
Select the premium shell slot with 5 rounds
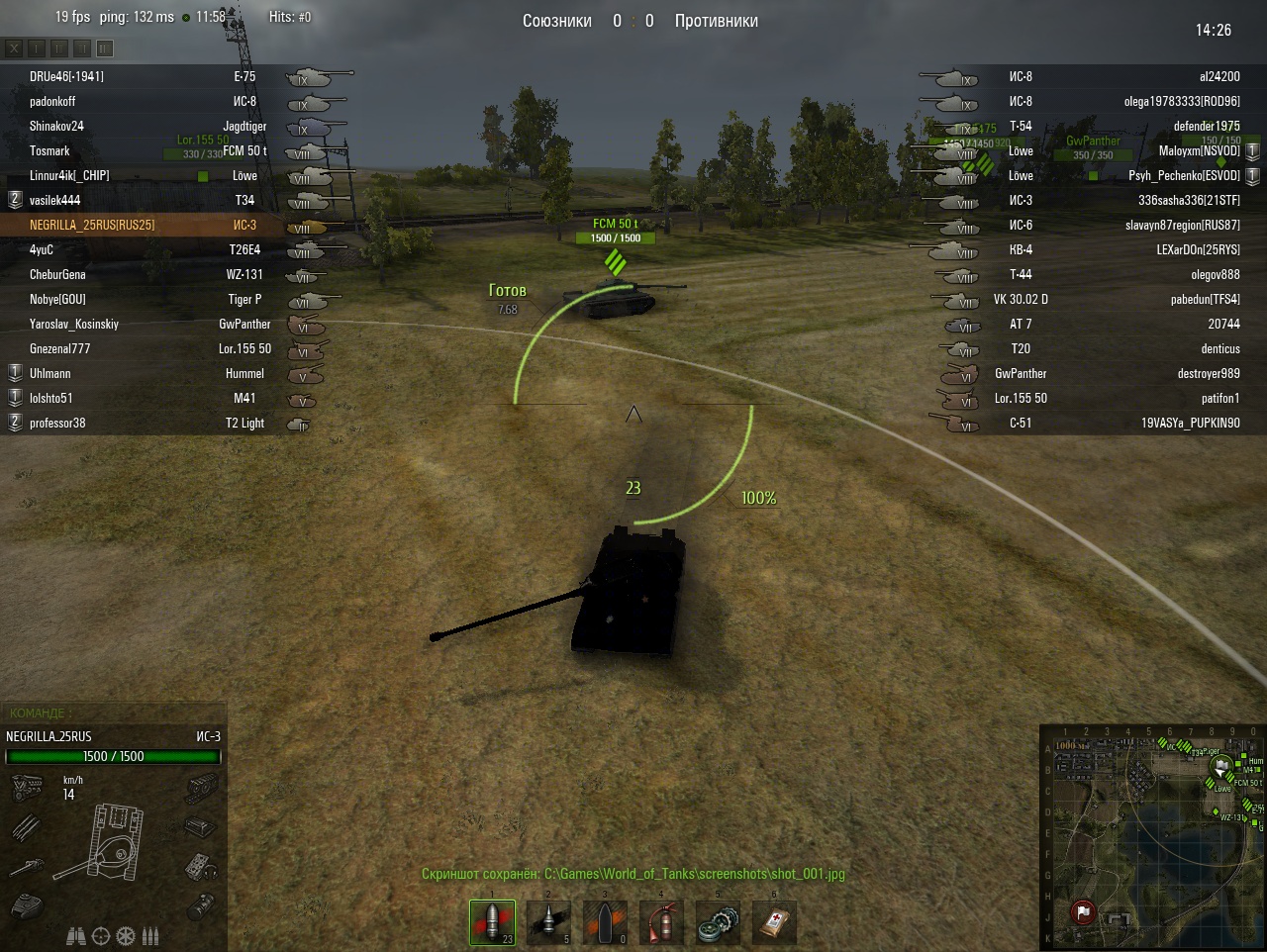[547, 922]
